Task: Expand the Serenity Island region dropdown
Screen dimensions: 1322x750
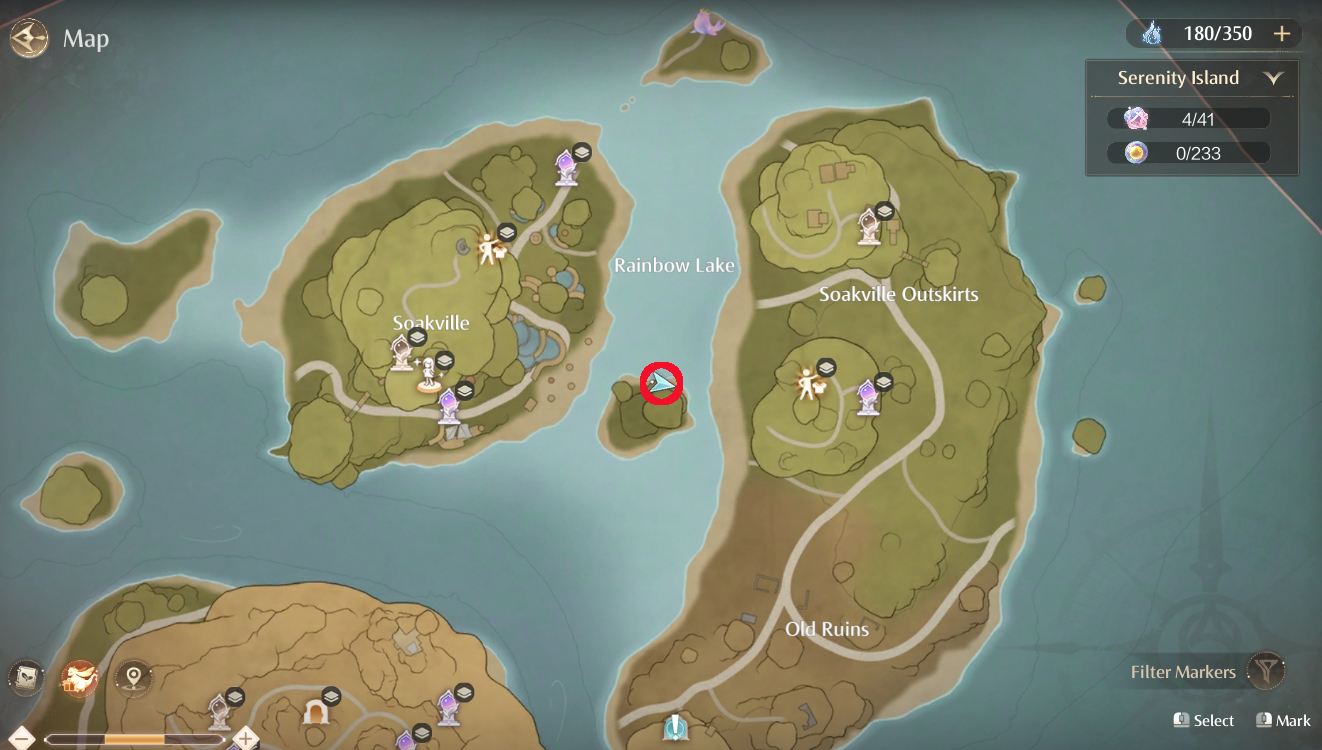Action: pyautogui.click(x=1273, y=77)
